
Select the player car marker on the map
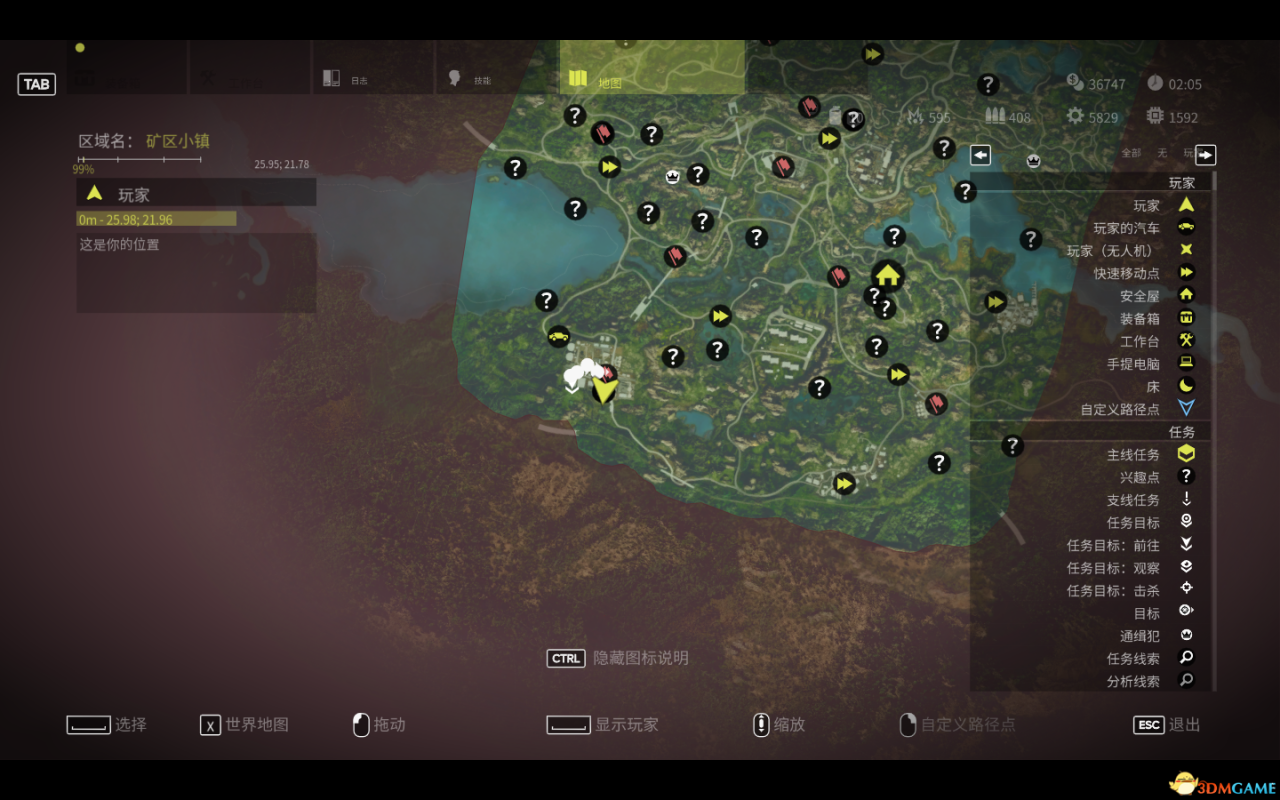558,336
